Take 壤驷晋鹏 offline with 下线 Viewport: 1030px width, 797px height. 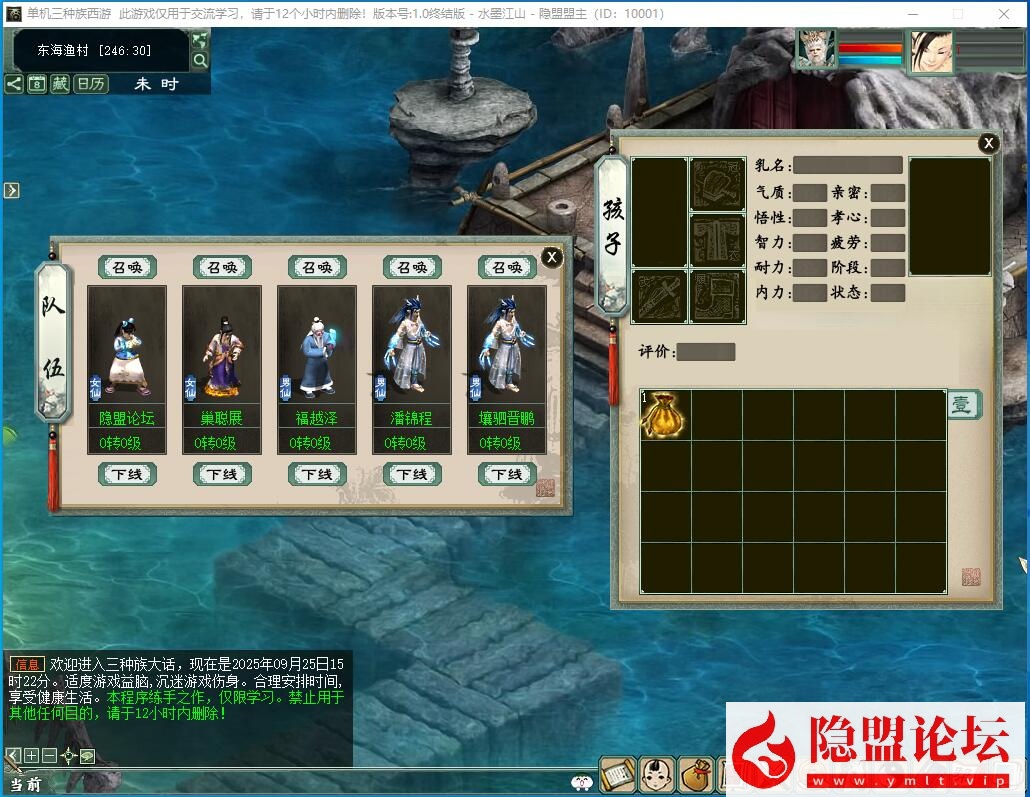point(507,474)
